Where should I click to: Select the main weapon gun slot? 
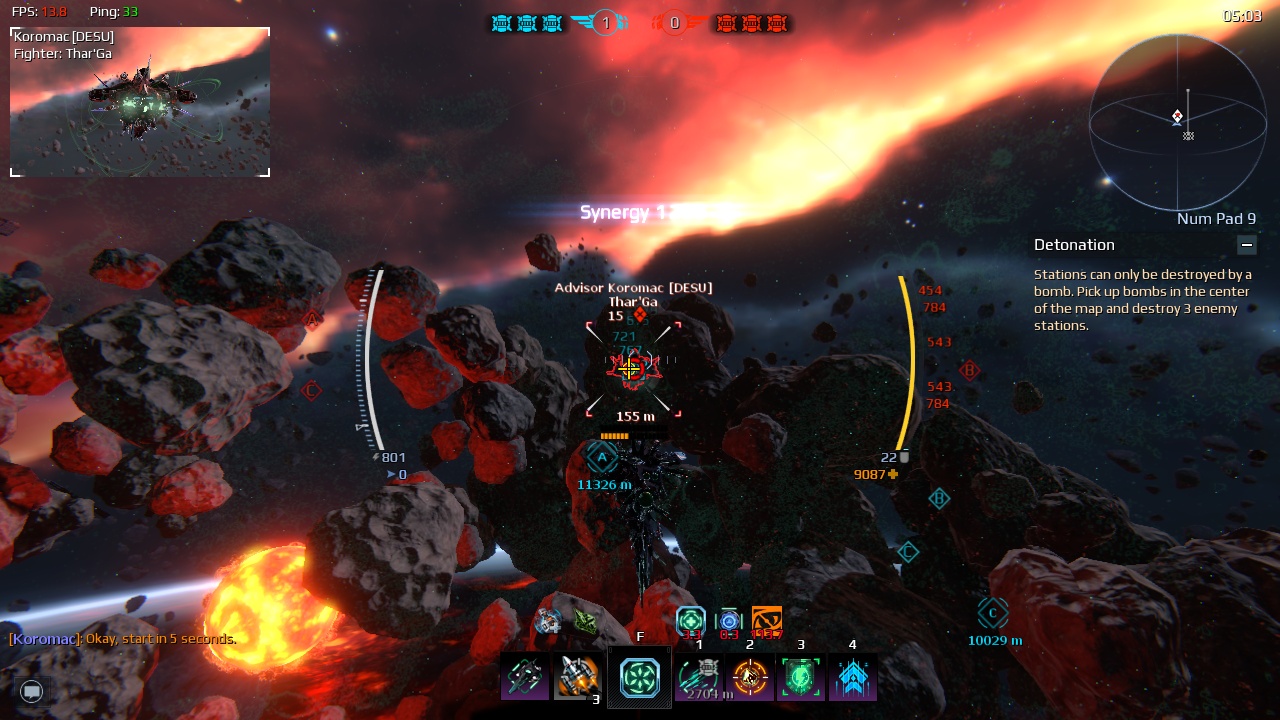pyautogui.click(x=525, y=677)
